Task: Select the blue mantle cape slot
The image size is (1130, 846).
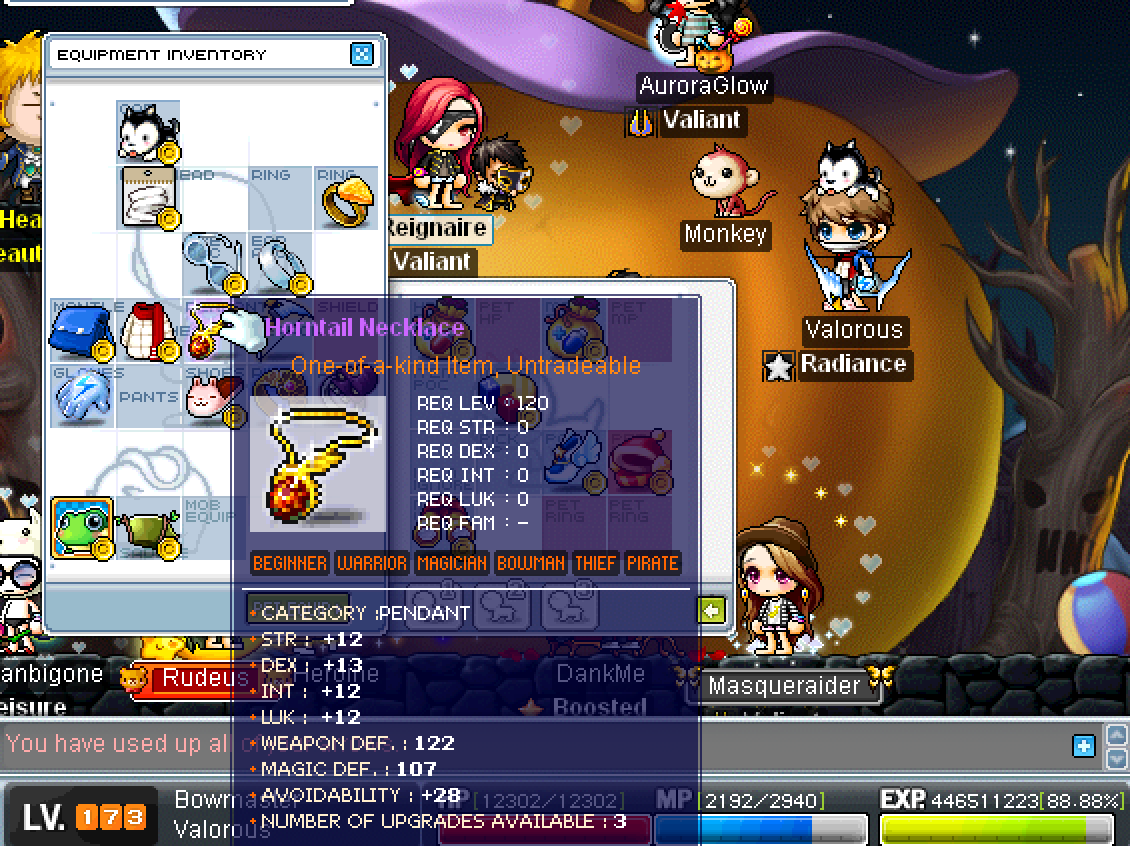Action: [x=80, y=330]
